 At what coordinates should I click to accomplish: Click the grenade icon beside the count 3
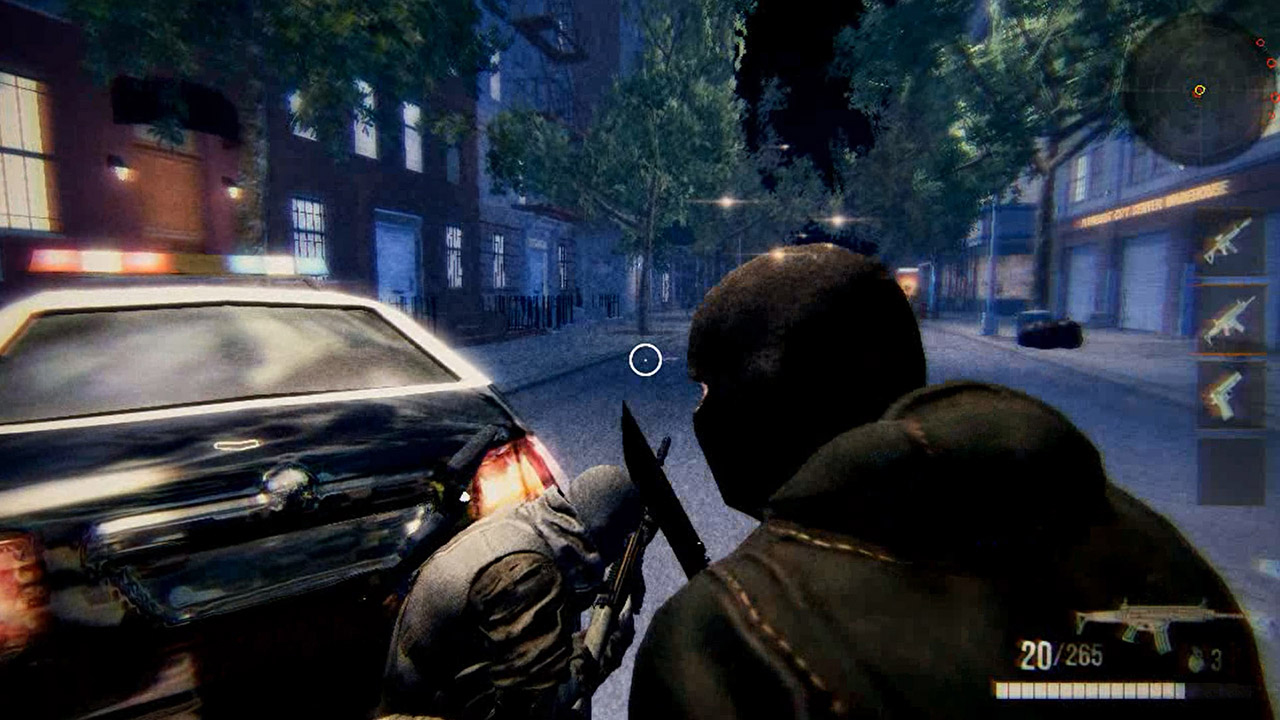coord(1196,659)
